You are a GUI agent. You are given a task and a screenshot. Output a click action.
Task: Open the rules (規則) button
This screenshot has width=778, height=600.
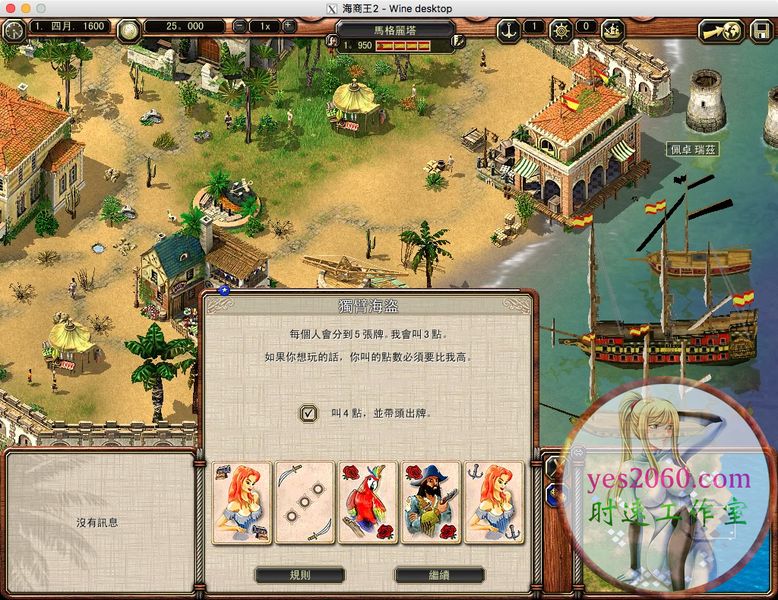click(300, 575)
